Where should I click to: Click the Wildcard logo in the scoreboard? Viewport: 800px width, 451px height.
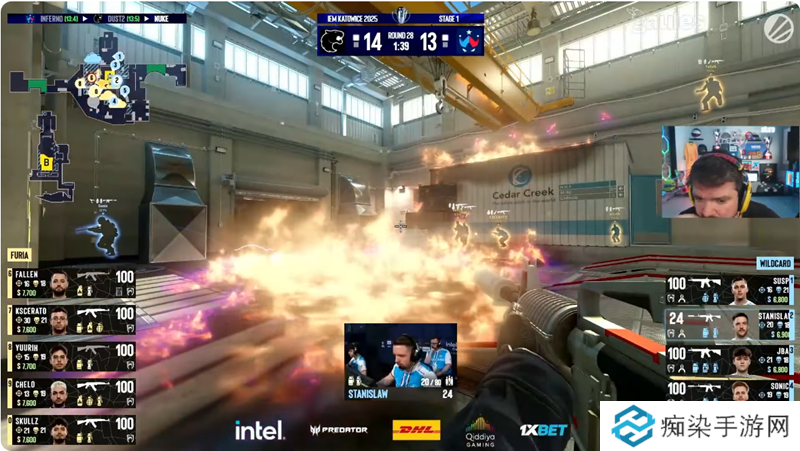[465, 40]
